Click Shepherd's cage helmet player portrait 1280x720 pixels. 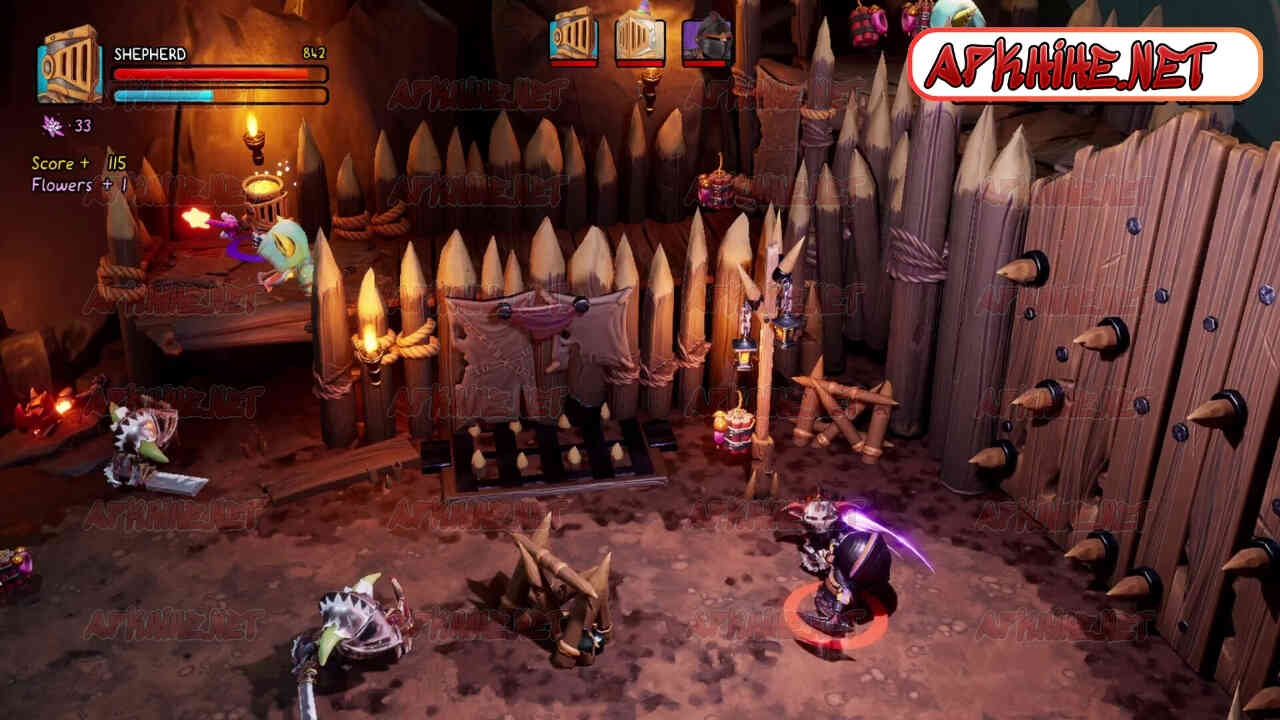(69, 66)
